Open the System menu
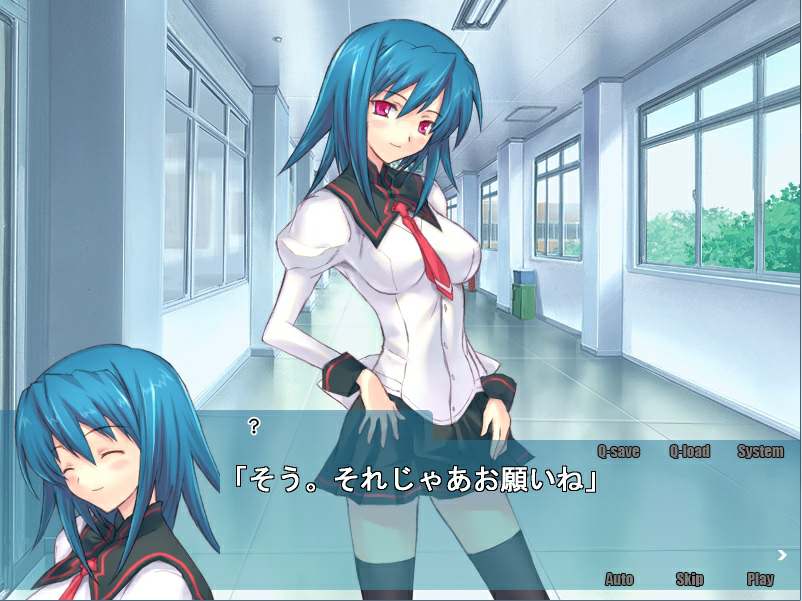This screenshot has height=601, width=802. pos(760,451)
